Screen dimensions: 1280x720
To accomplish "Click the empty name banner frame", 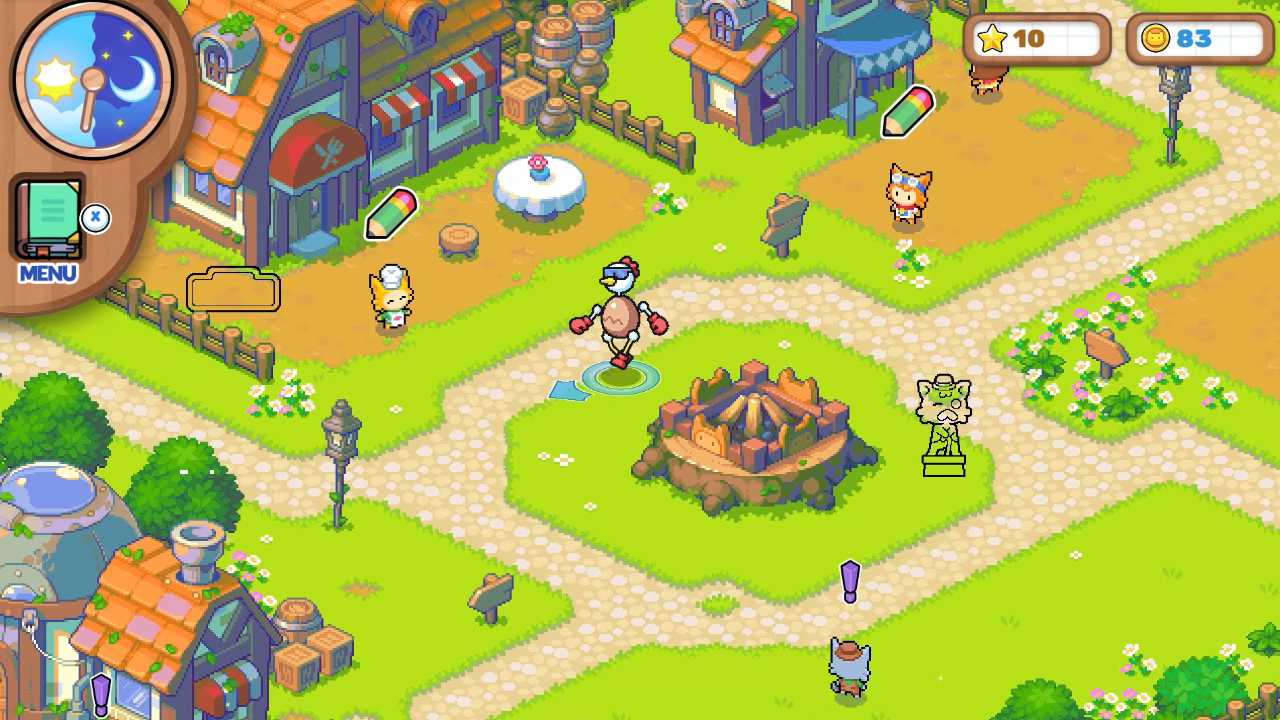I will click(232, 290).
